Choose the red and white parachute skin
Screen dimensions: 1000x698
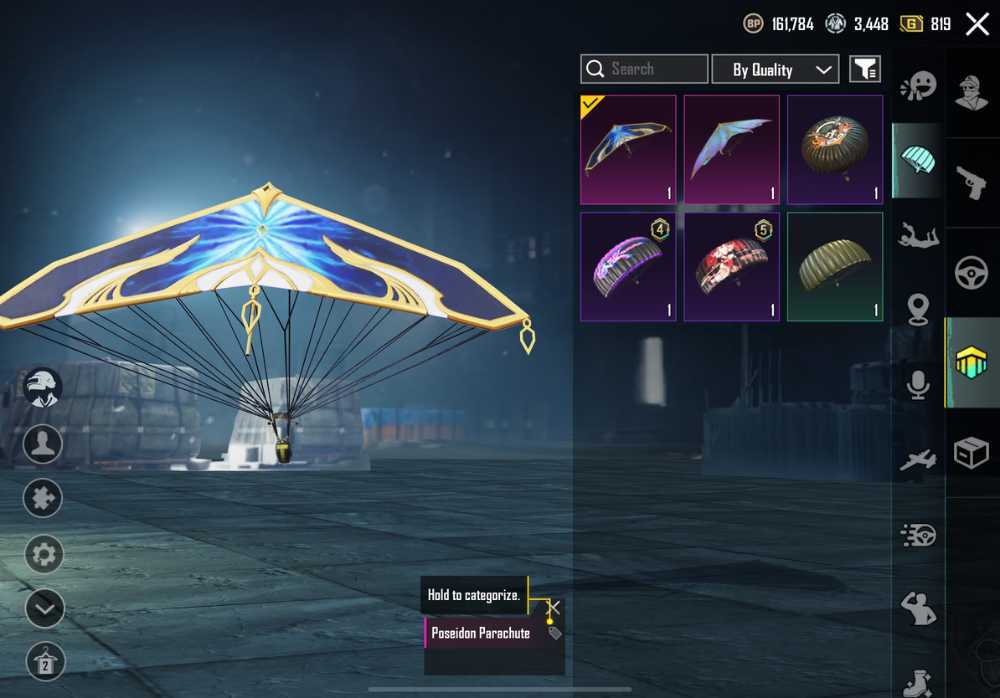point(732,266)
